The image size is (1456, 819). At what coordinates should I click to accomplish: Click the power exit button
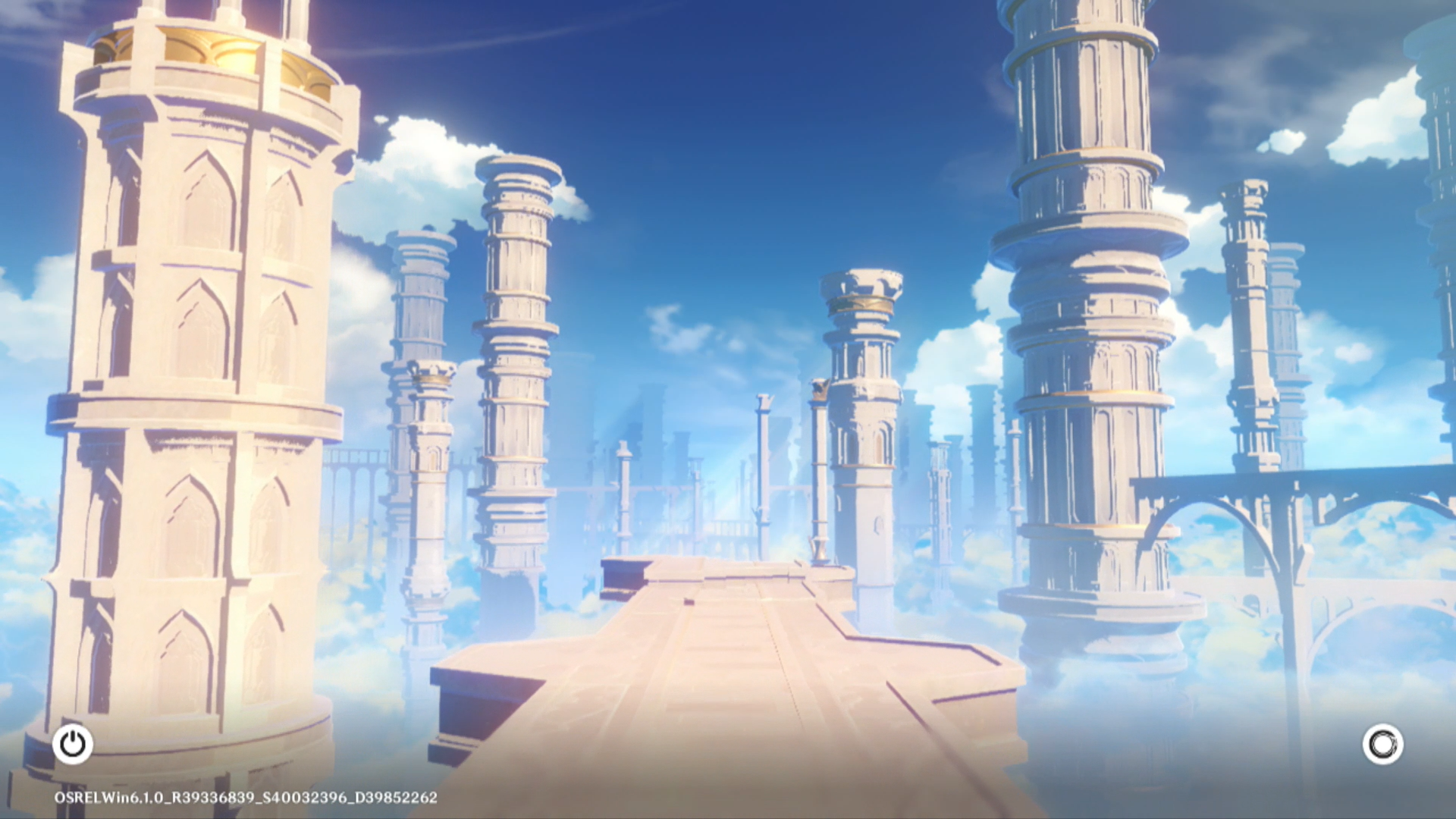[x=73, y=744]
